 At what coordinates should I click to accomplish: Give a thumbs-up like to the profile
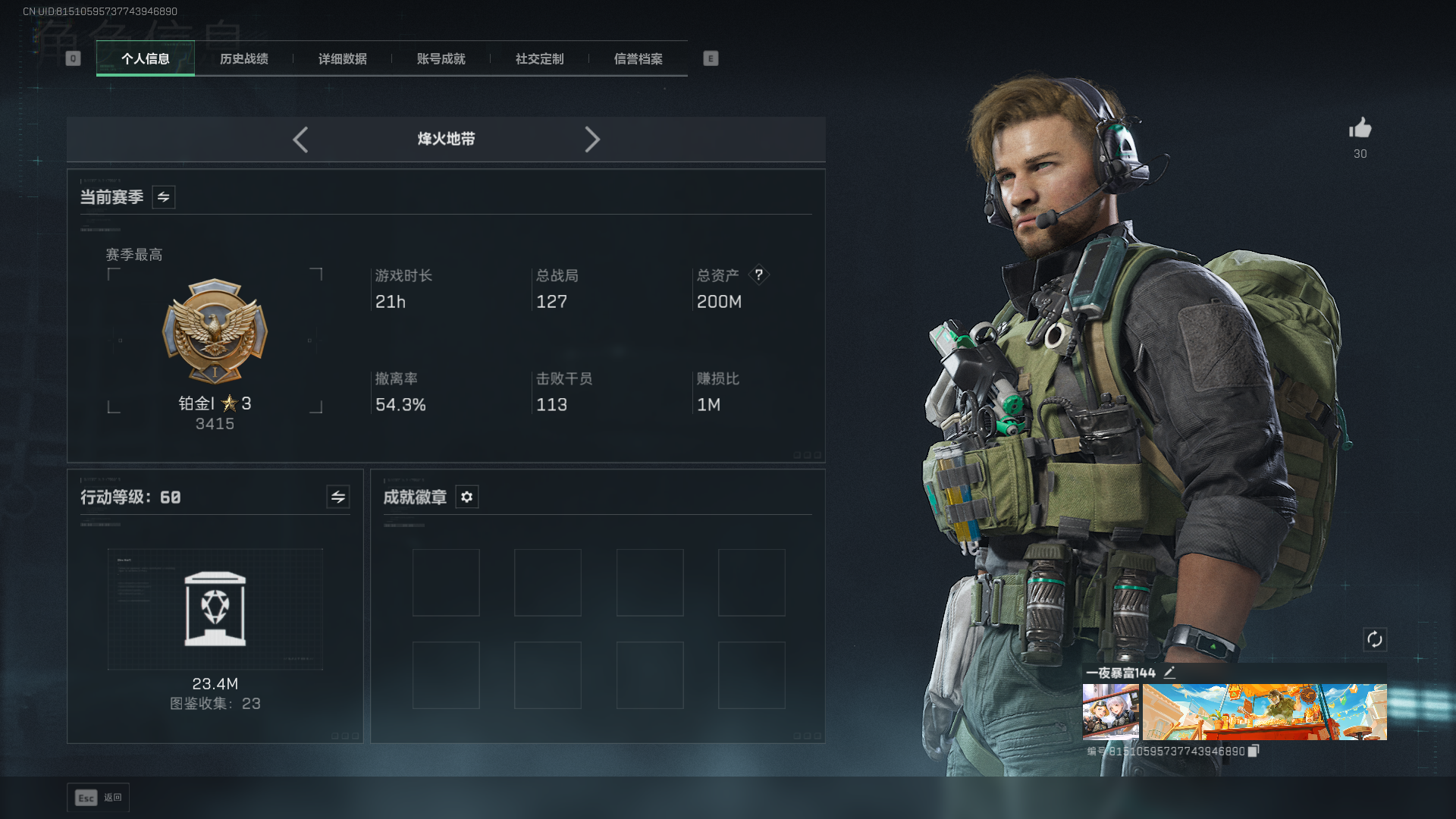(1360, 128)
